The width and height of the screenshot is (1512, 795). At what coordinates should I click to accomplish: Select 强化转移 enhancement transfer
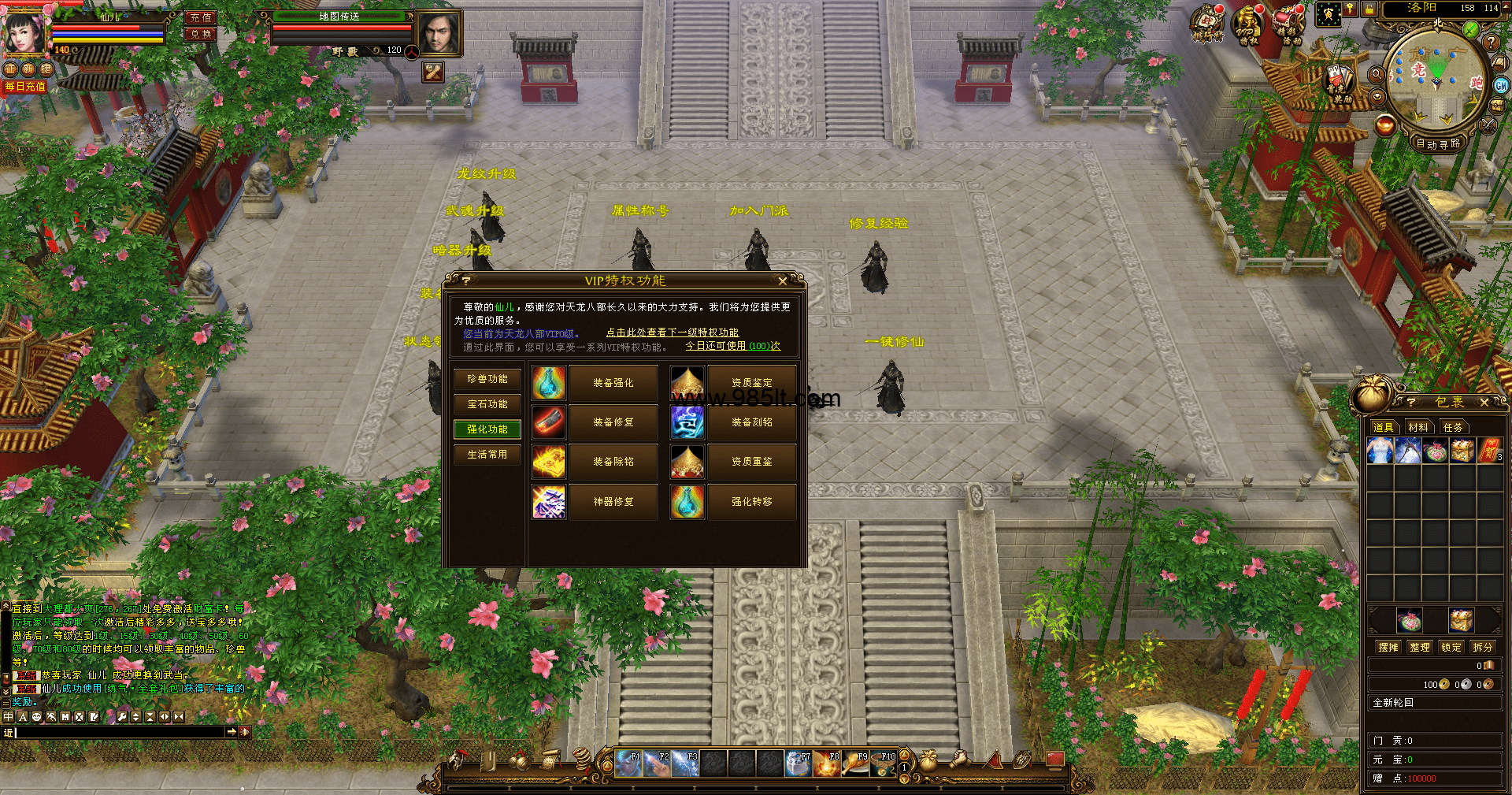coord(751,502)
